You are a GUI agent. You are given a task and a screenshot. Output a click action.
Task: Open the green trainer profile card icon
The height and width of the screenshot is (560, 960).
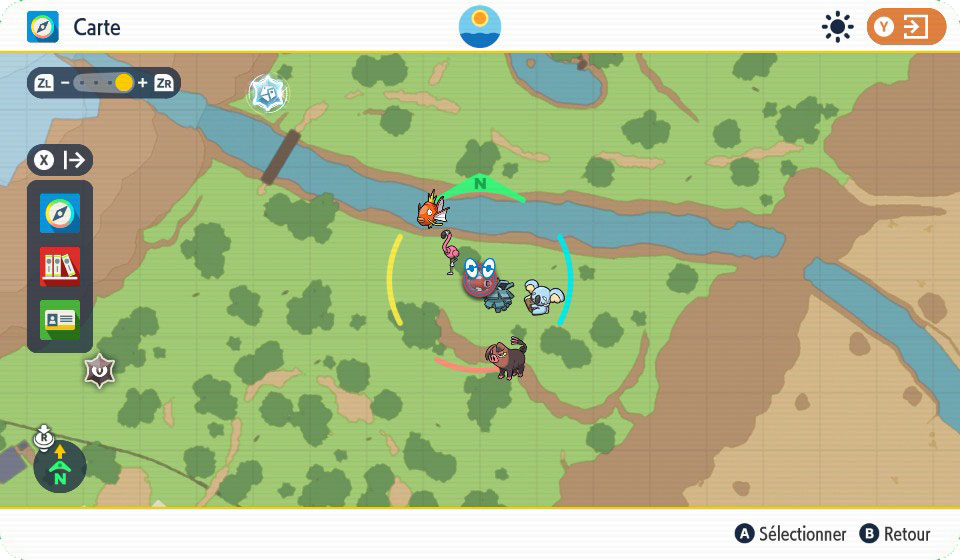pos(60,320)
